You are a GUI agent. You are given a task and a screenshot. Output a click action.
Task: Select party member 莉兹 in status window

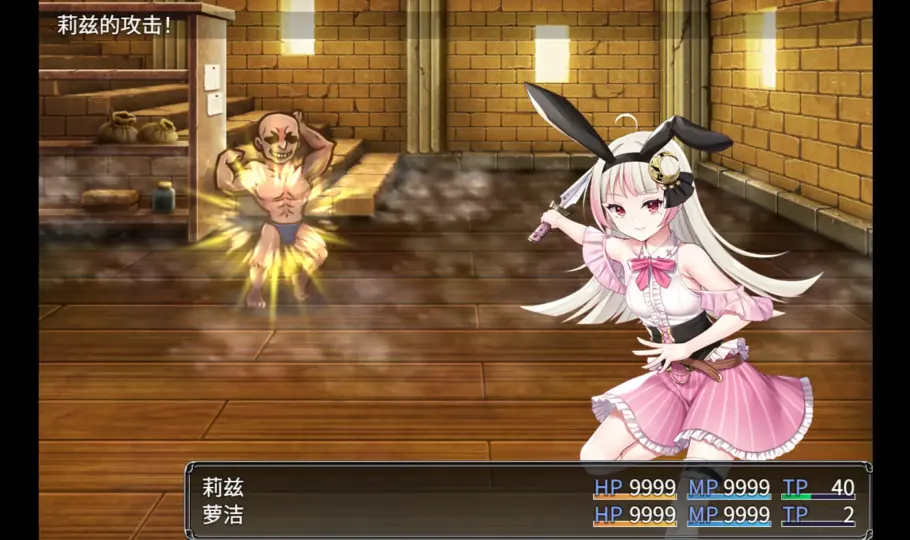pos(224,488)
